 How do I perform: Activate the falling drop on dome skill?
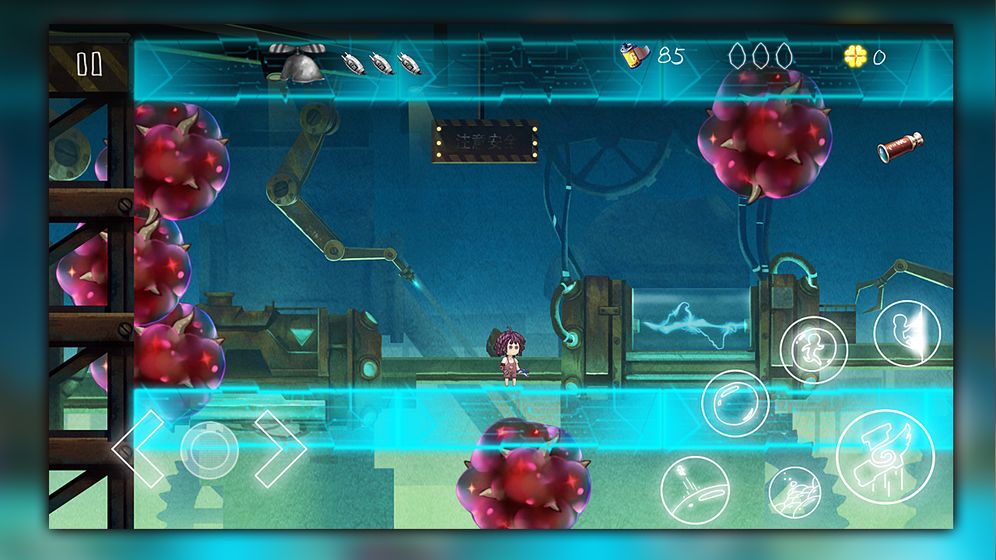[x=694, y=489]
